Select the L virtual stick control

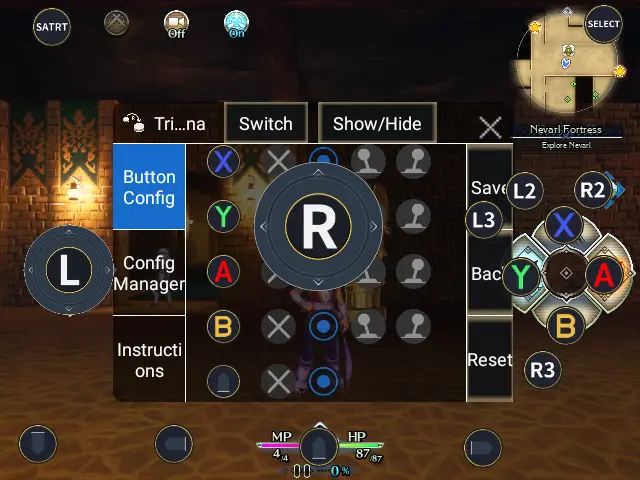click(69, 270)
